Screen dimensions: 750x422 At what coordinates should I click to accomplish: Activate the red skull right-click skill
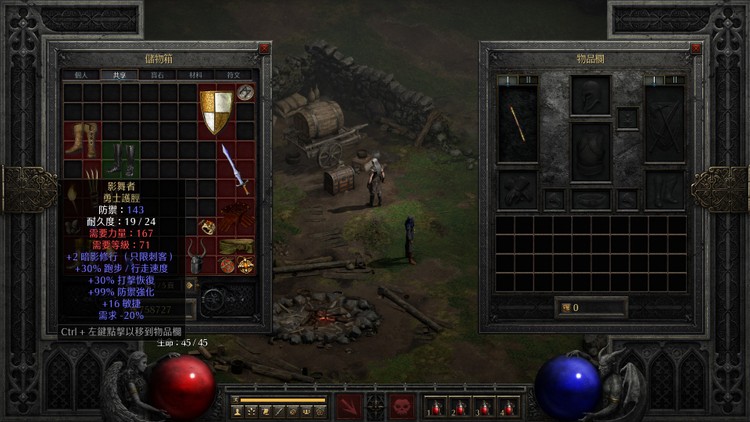[x=401, y=406]
